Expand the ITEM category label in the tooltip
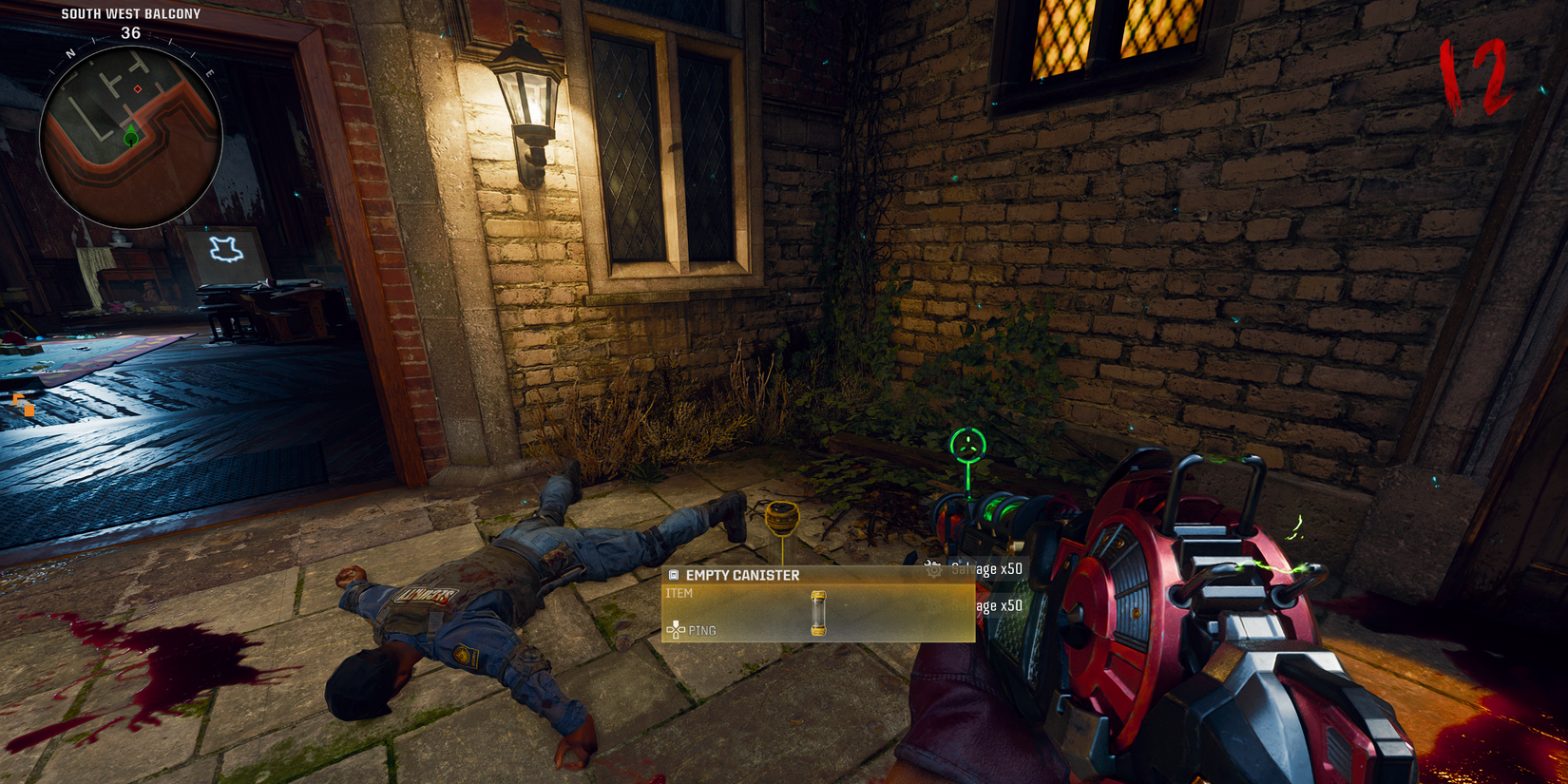 679,592
